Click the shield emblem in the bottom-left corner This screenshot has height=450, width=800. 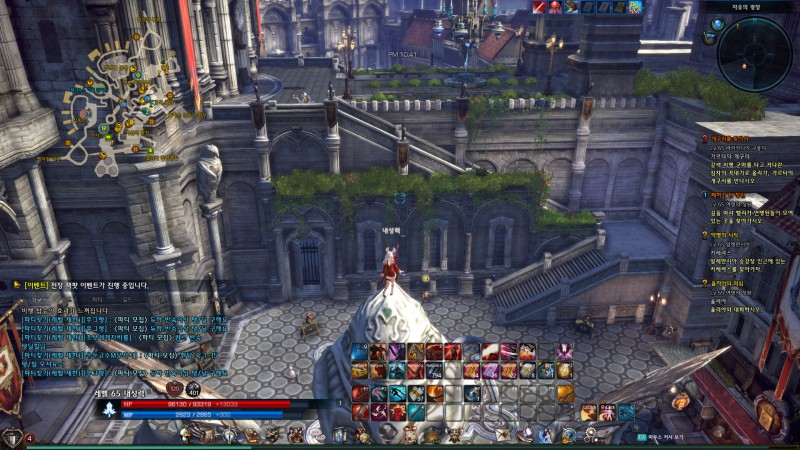point(12,437)
